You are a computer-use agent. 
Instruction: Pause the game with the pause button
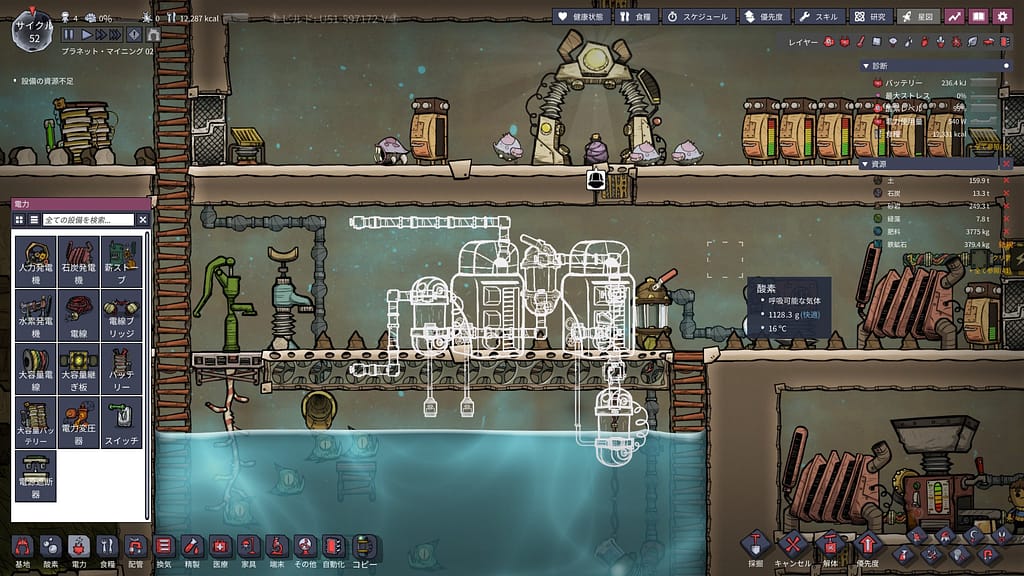point(69,35)
